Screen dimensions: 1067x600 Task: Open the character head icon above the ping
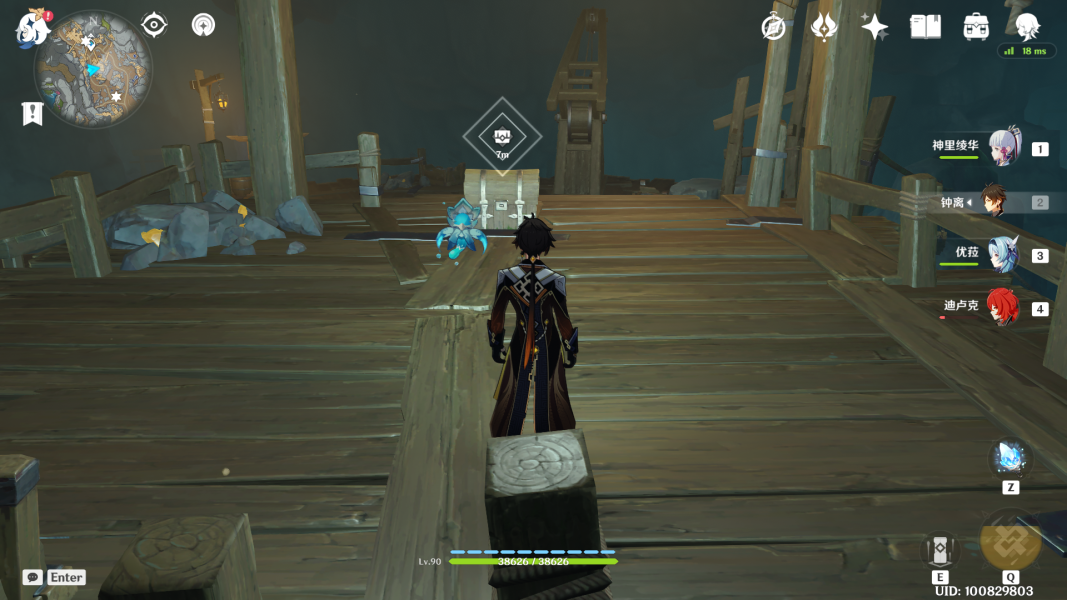coord(1027,25)
